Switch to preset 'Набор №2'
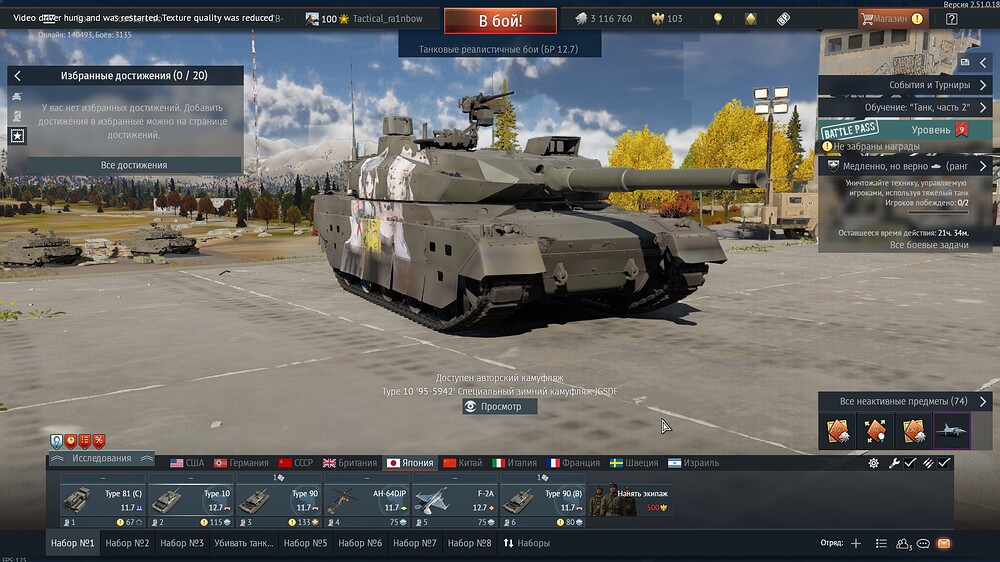The image size is (1000, 562). click(127, 543)
